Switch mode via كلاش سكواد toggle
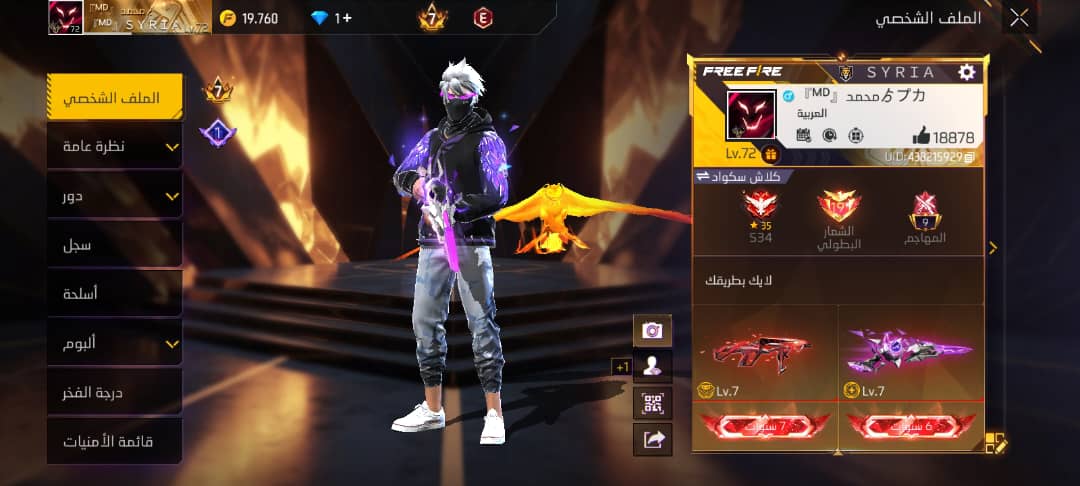This screenshot has width=1080, height=486. 738,177
